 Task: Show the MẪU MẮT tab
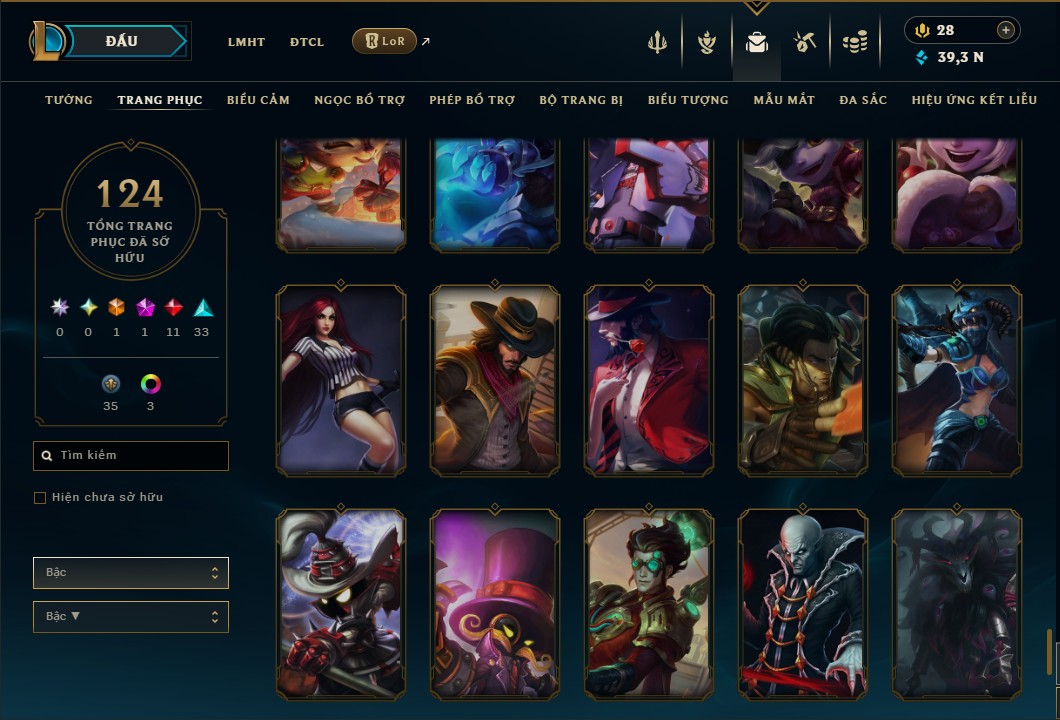click(x=784, y=100)
